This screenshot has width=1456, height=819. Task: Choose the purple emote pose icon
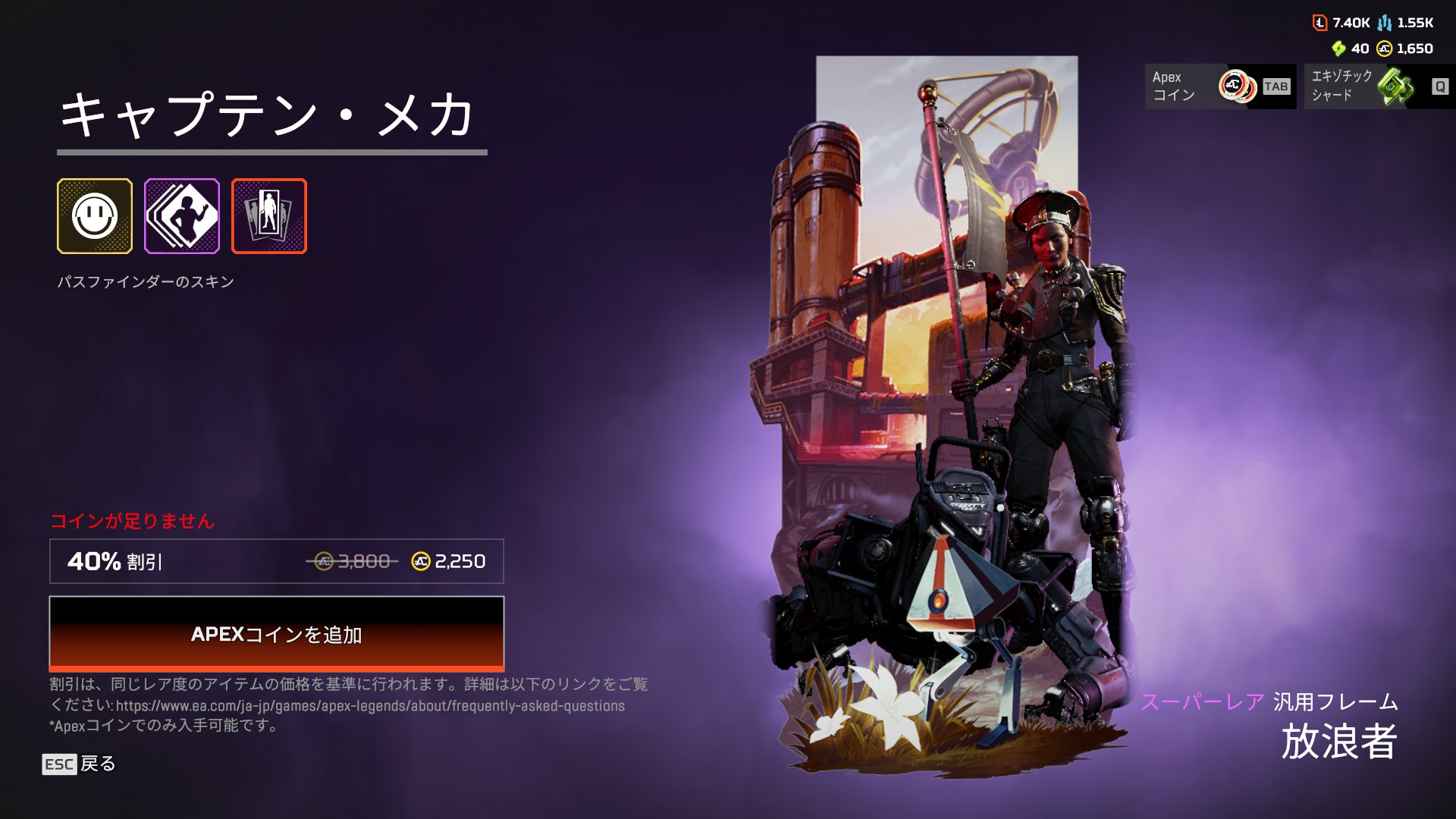(182, 216)
